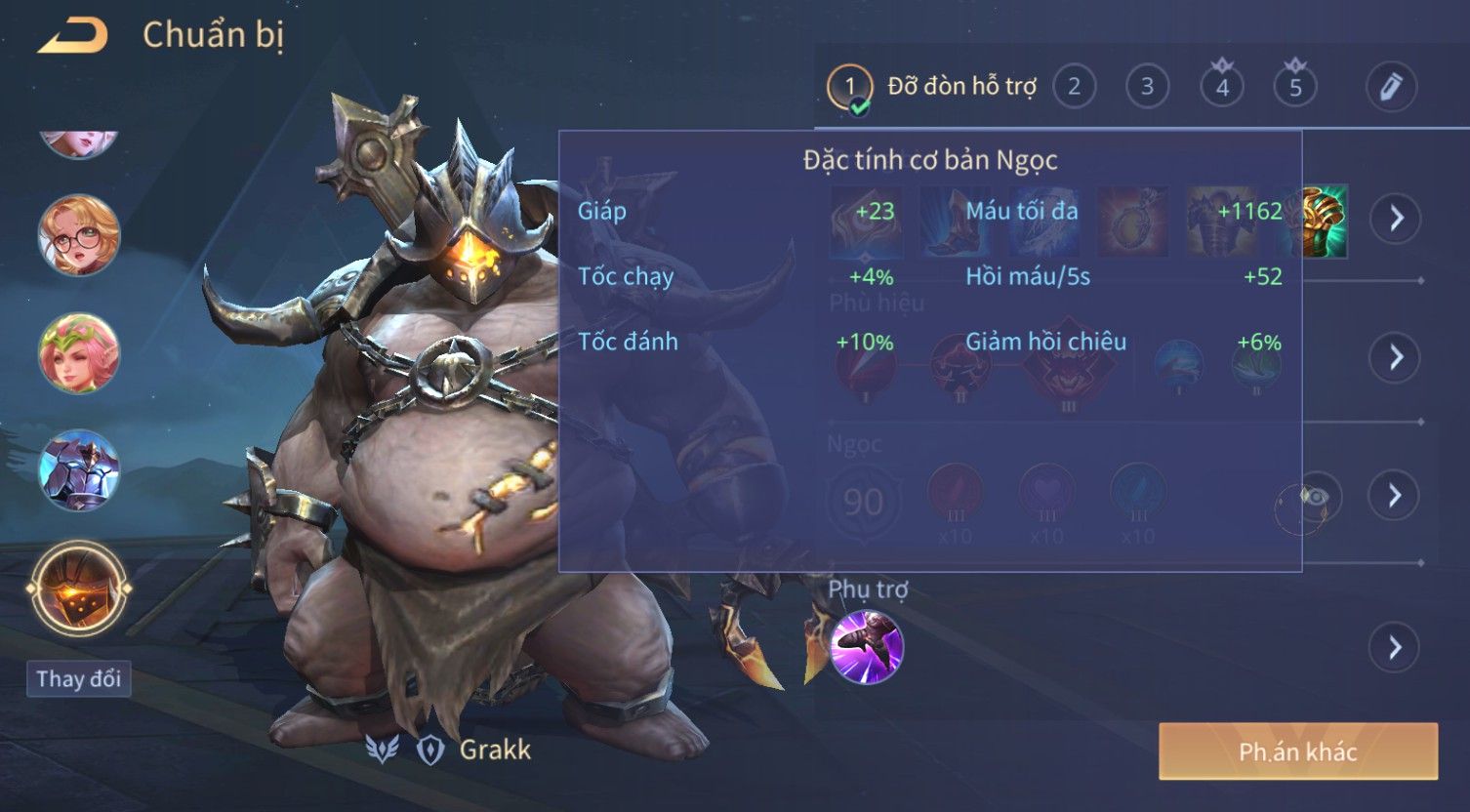Click the Thay đổi button
Screen dimensions: 1470x812
click(x=78, y=678)
